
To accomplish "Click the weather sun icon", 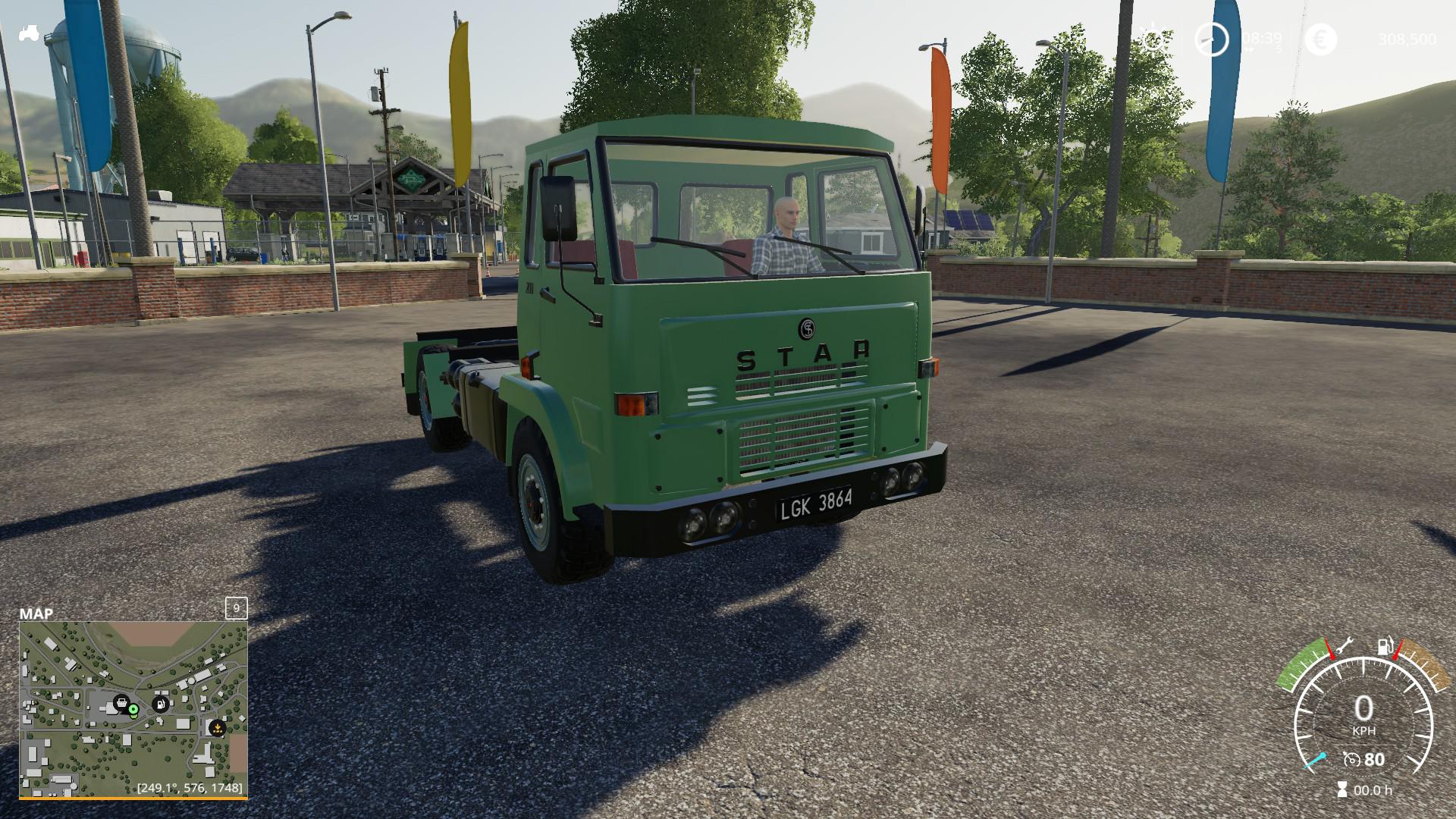I will (x=1153, y=39).
